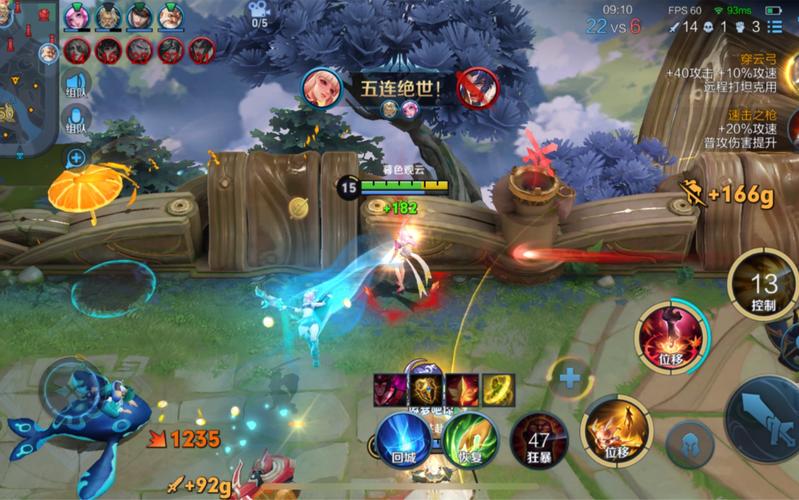Select the helmet target-hero attack button
Screen dimensions: 799x500
pyautogui.click(x=690, y=443)
